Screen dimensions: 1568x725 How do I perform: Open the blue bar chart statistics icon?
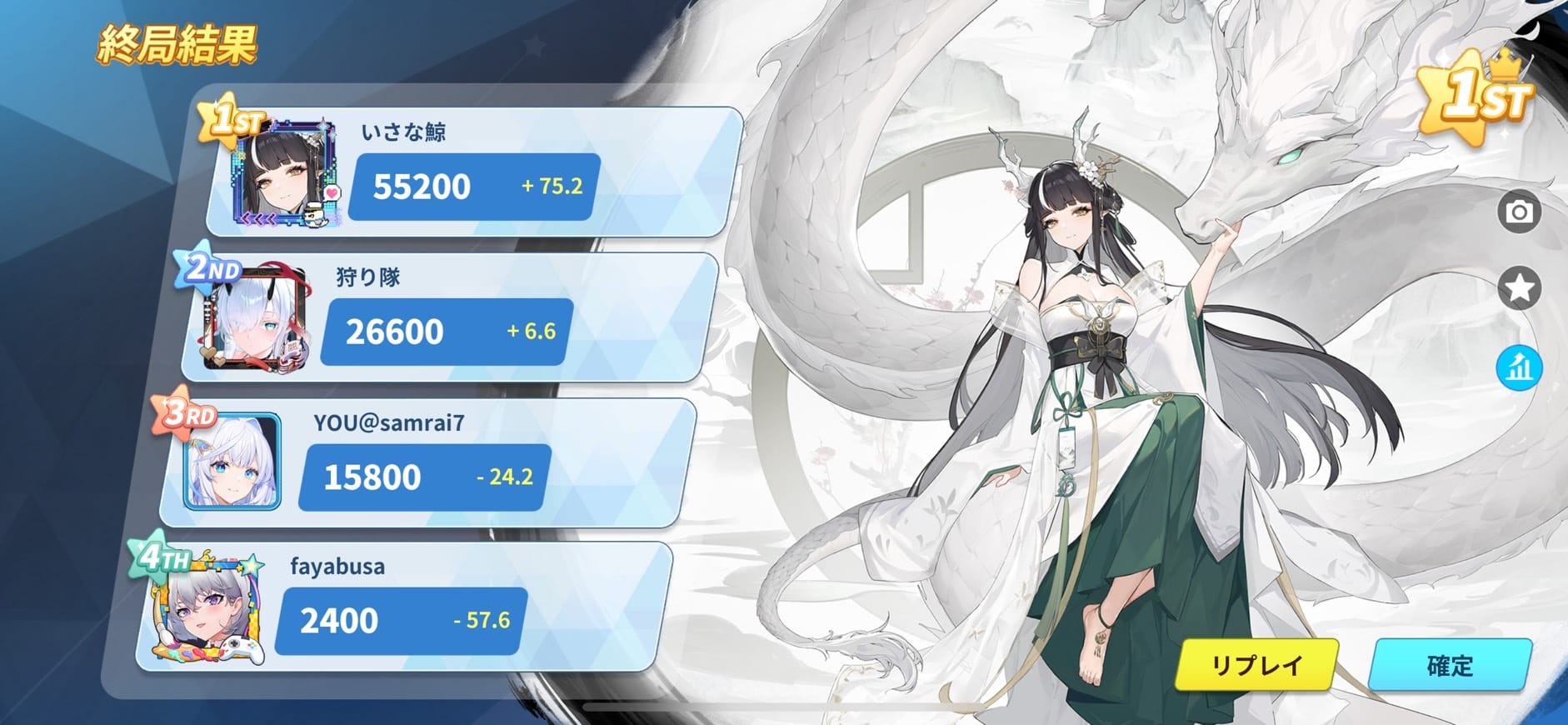tap(1519, 367)
